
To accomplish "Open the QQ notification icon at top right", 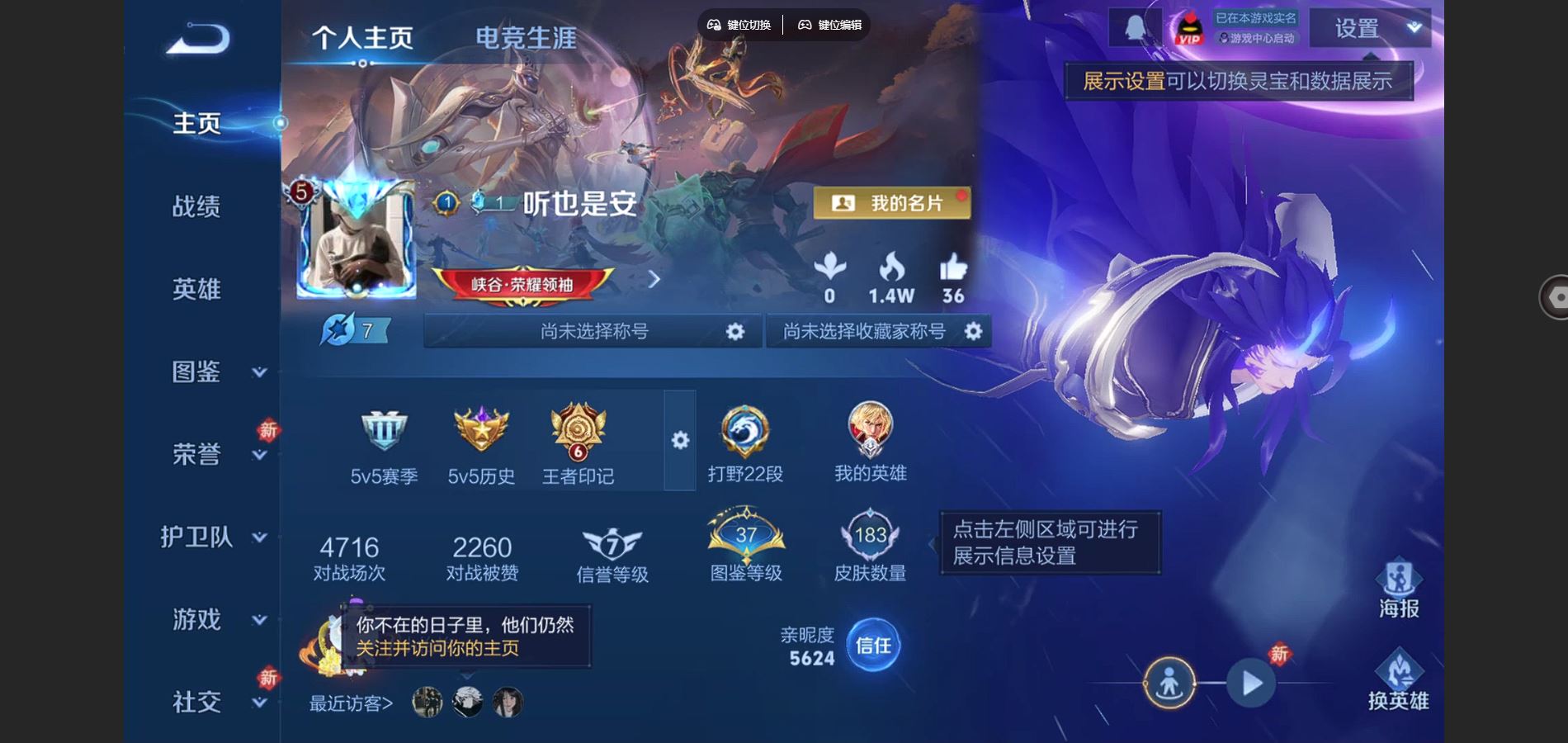I will tap(1135, 26).
